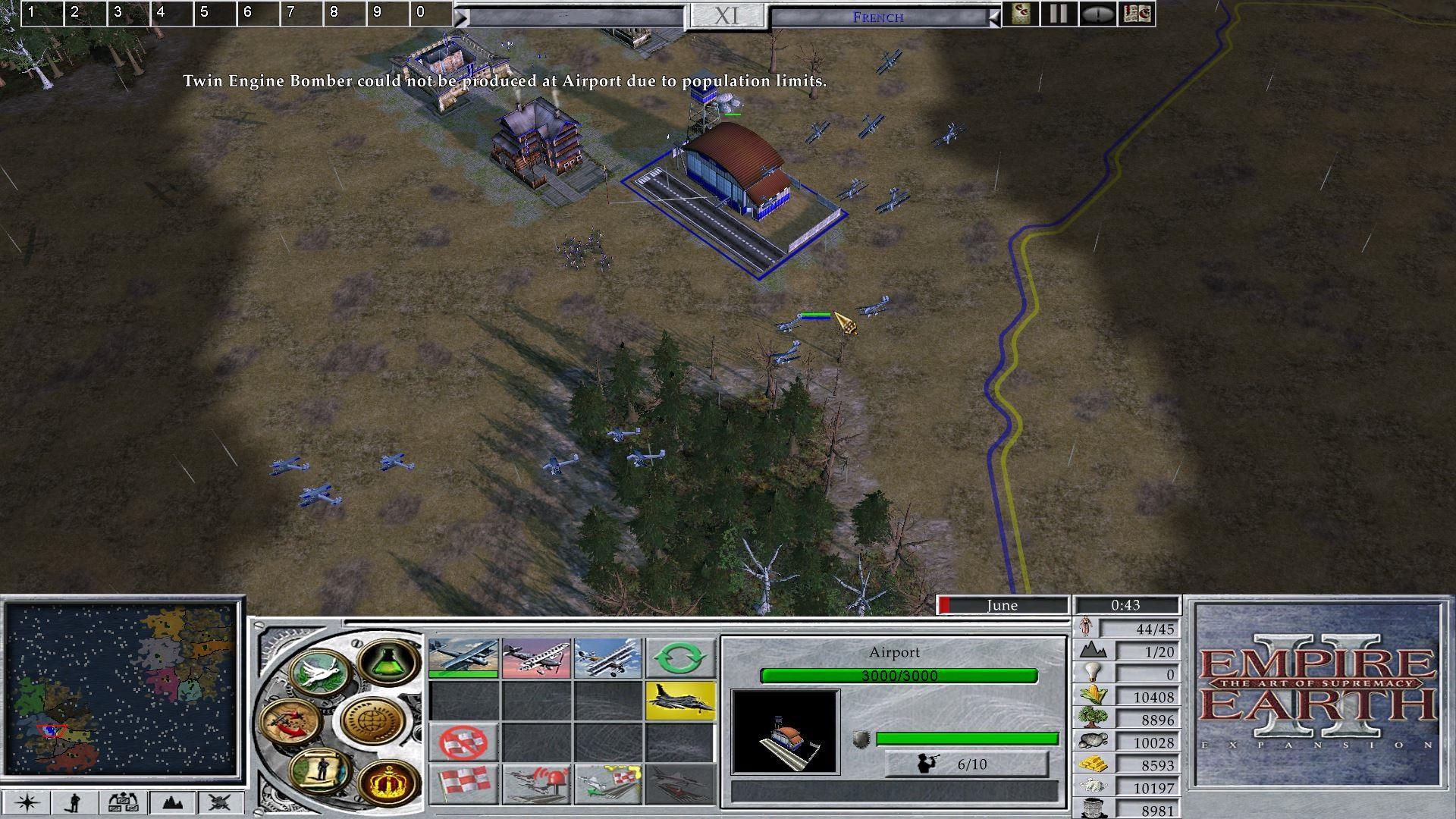Select control group 1 slot
The image size is (1456, 819).
[42, 13]
